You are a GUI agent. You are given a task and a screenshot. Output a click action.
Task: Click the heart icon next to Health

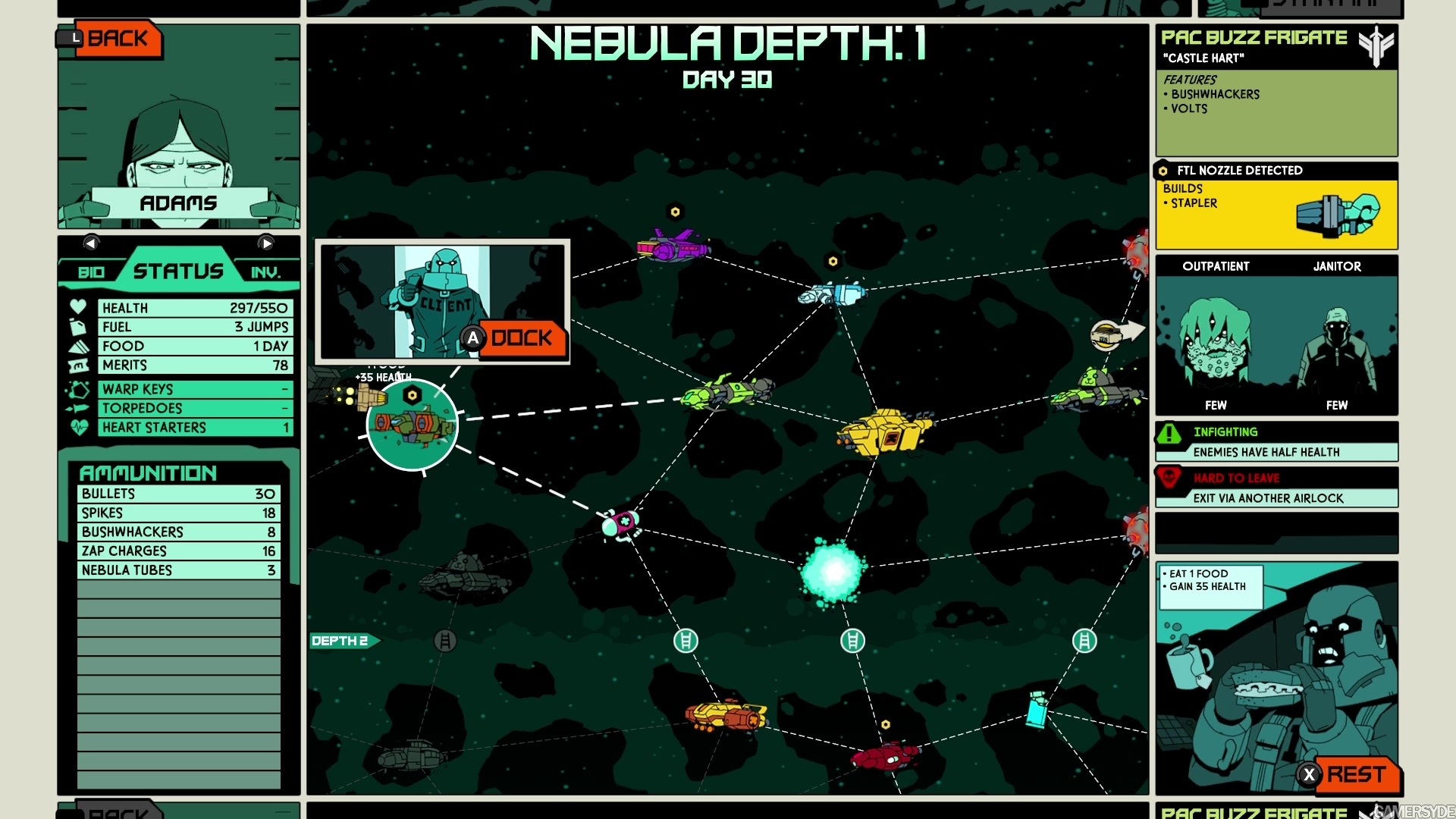(x=78, y=307)
